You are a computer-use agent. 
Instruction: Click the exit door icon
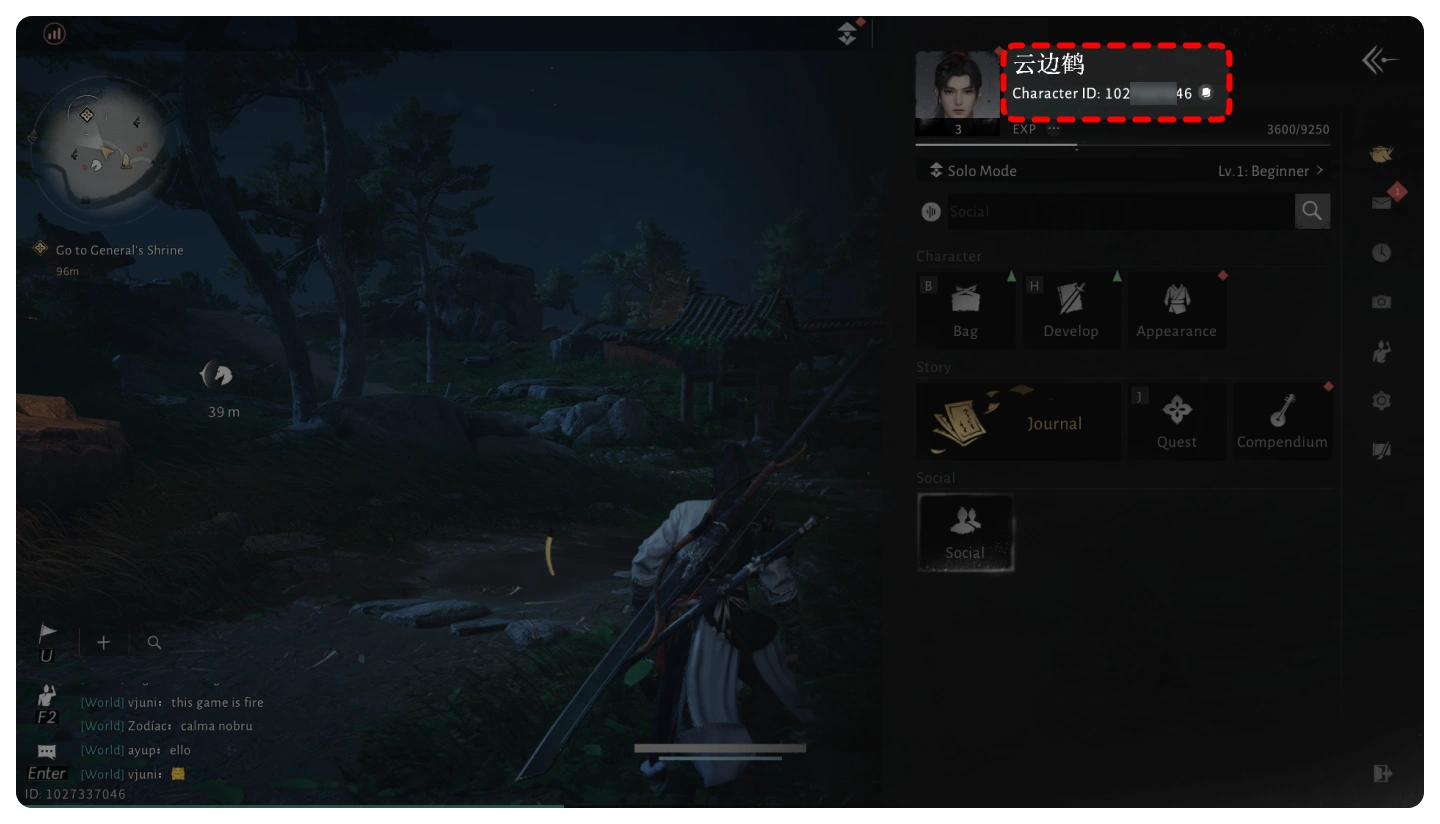(x=1382, y=773)
